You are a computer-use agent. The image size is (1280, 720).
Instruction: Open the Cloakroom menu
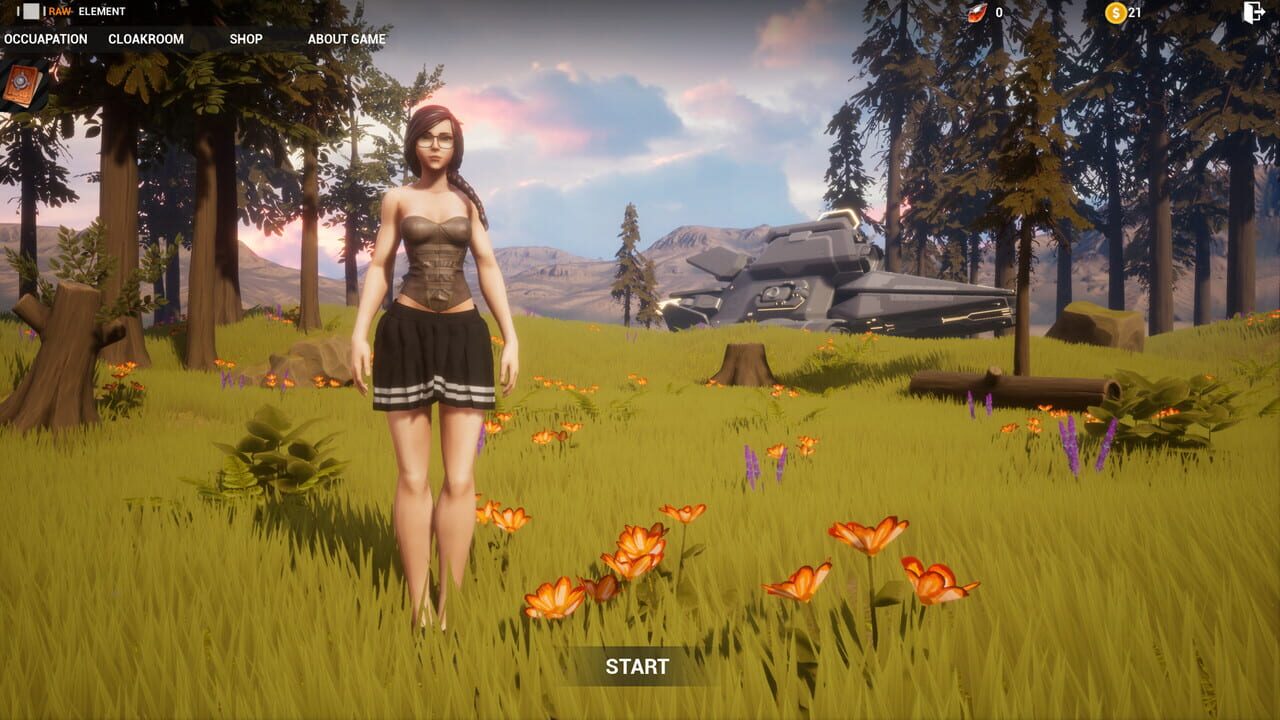(x=146, y=39)
